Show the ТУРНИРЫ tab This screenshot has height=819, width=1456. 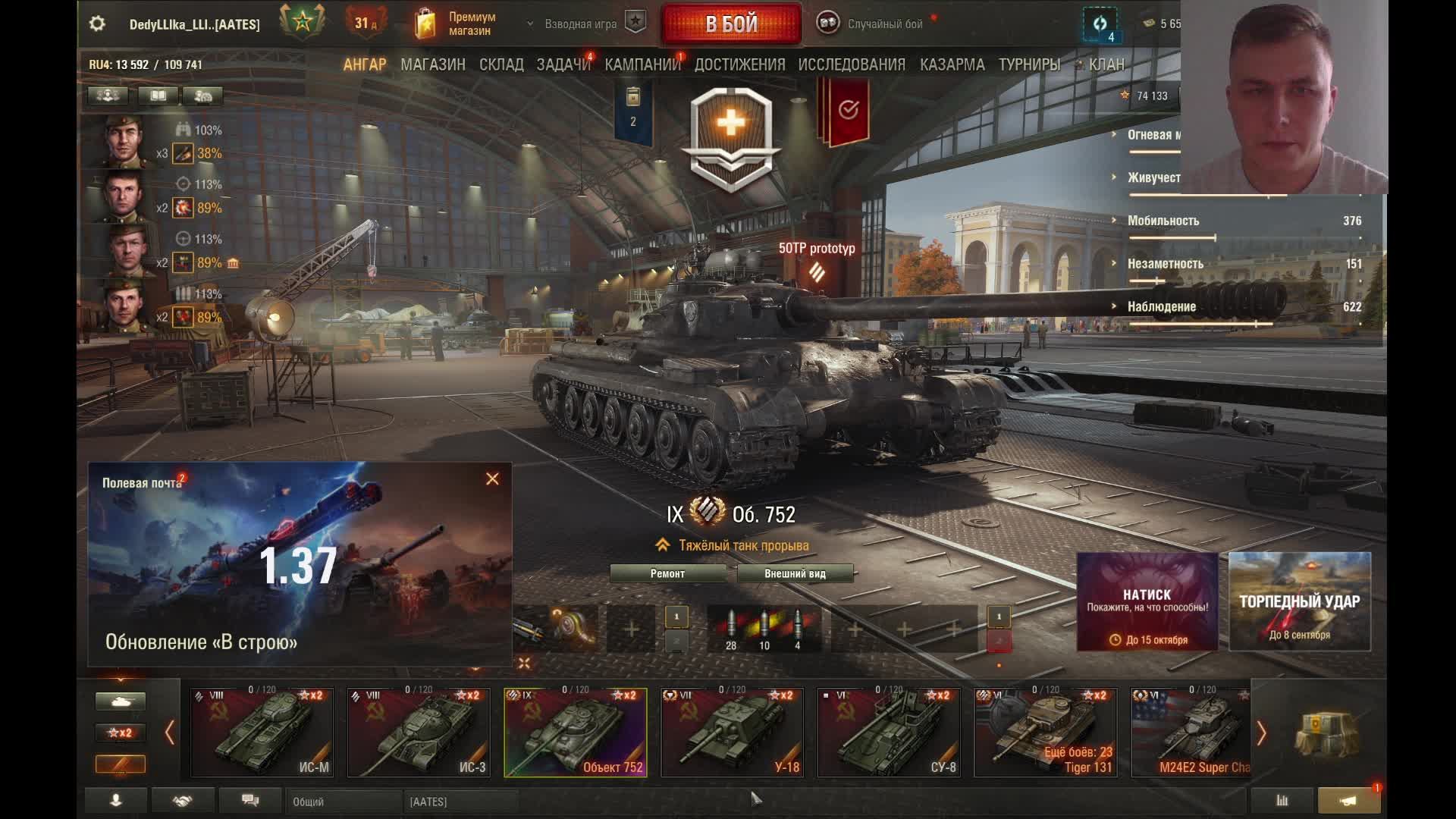tap(1029, 65)
